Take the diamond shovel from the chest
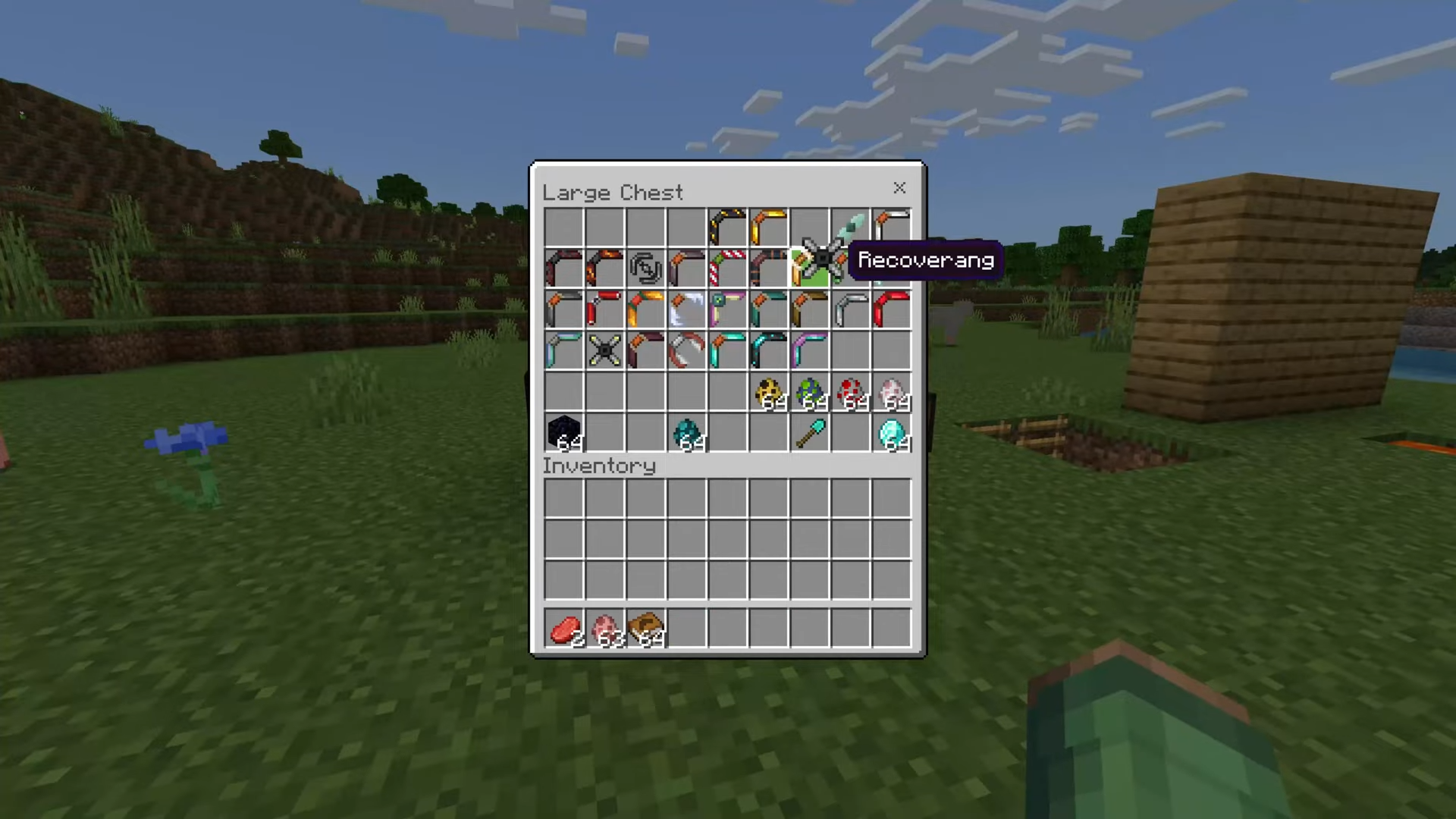This screenshot has width=1456, height=819. coord(809,433)
